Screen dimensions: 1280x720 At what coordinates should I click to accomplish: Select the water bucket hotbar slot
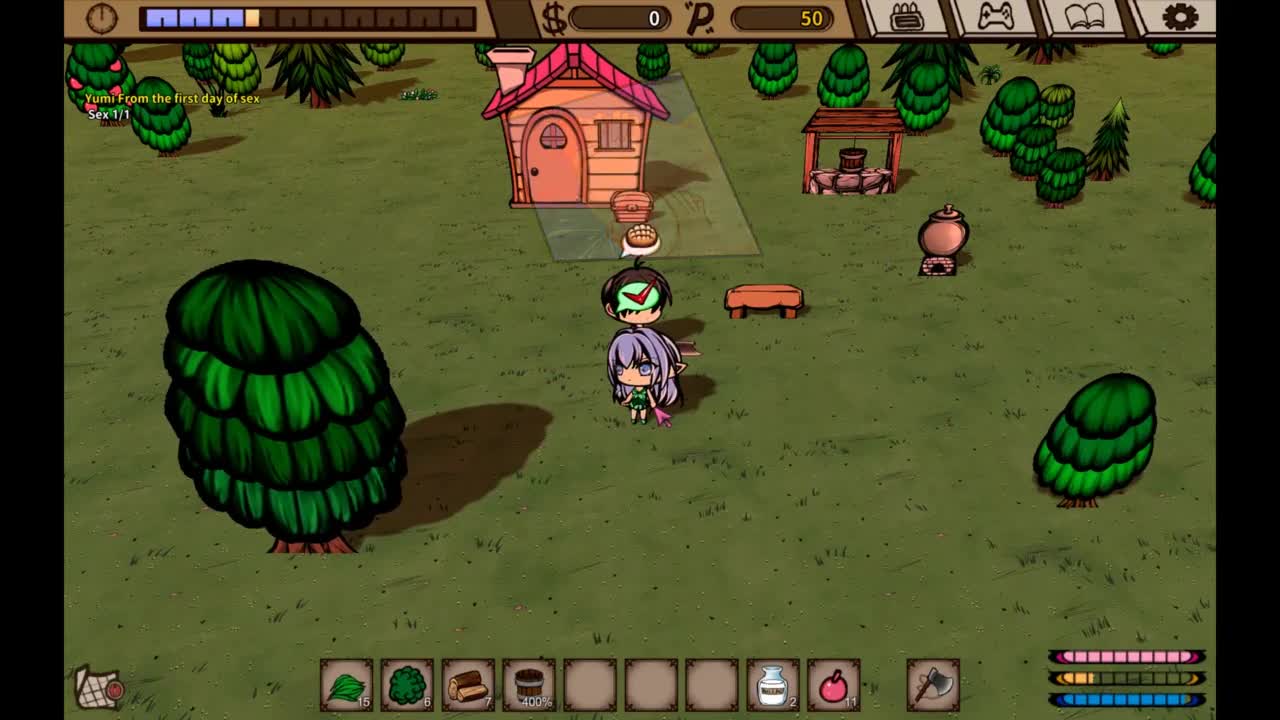tap(529, 685)
